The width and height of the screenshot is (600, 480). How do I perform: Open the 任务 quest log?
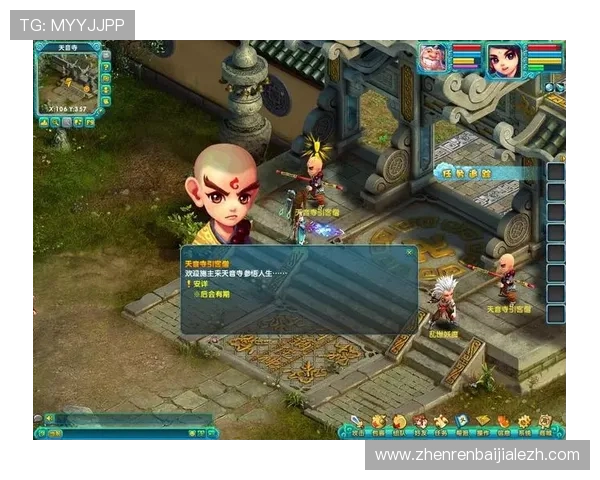[440, 424]
